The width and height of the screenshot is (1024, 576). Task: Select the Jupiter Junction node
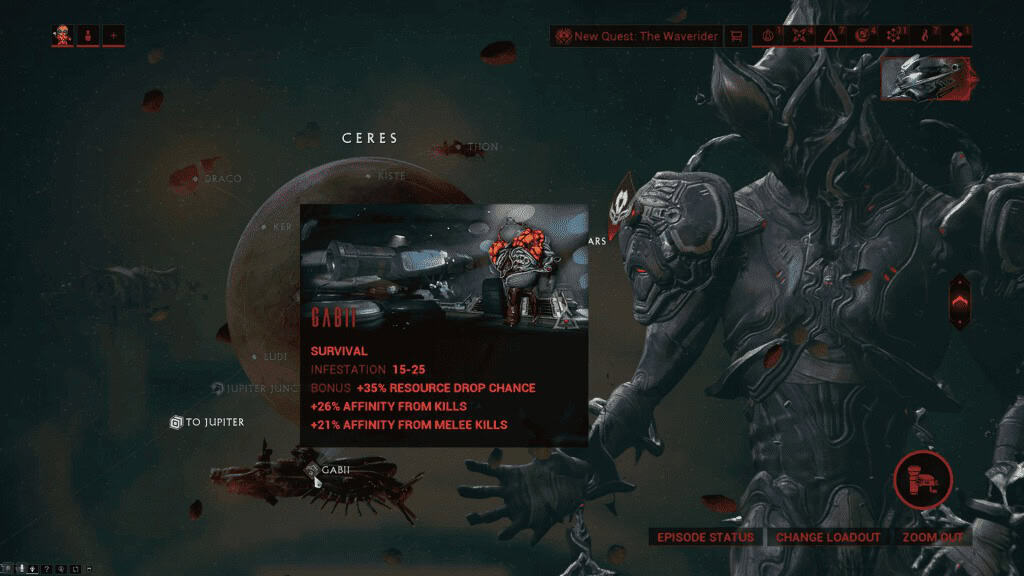point(218,387)
